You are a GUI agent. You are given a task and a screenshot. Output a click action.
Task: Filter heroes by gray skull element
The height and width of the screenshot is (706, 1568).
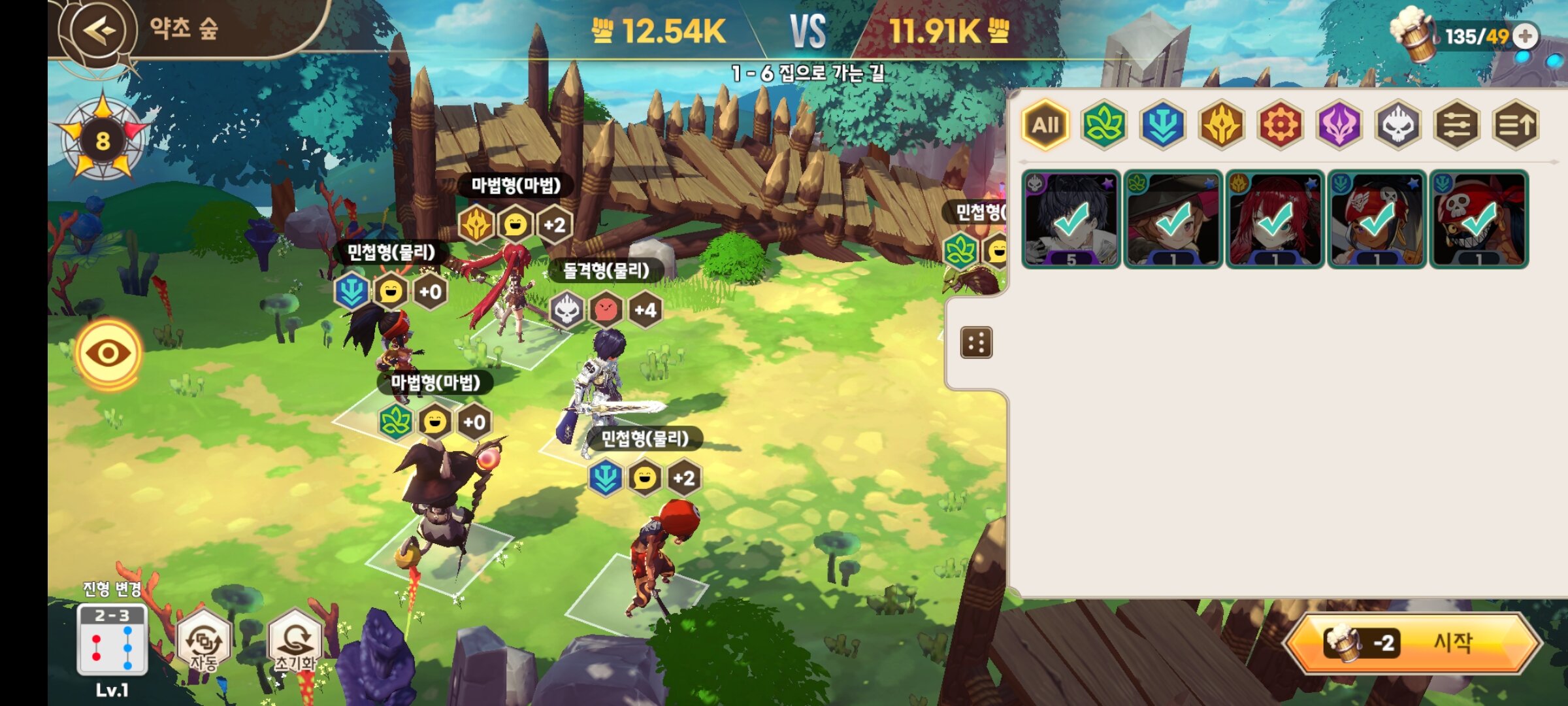coord(1398,125)
